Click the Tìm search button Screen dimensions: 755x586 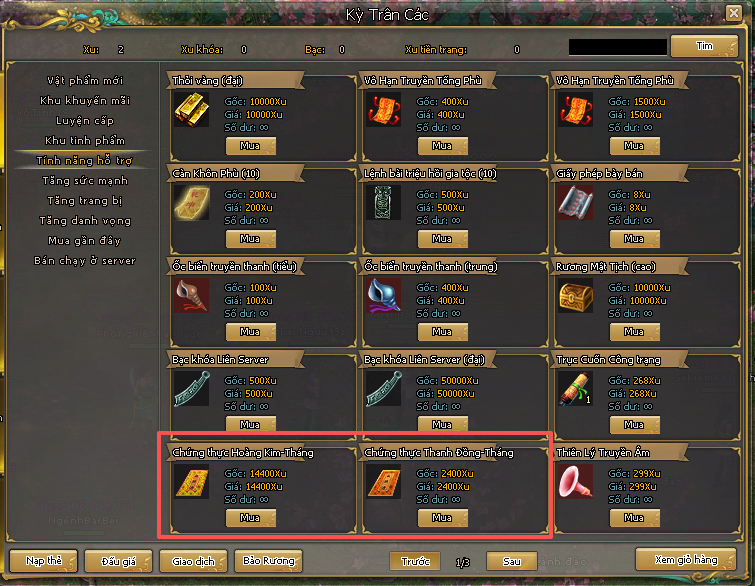[703, 46]
